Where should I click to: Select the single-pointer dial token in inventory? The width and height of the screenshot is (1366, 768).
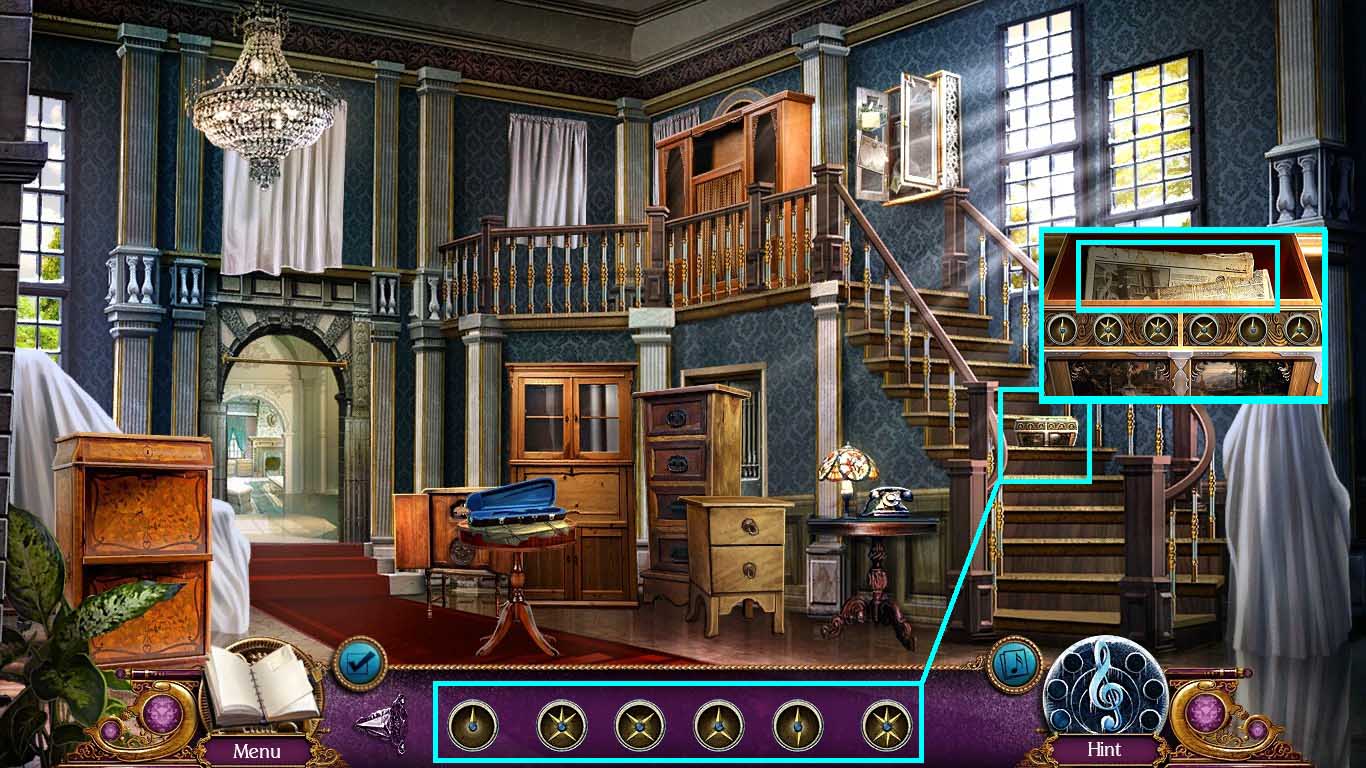pos(473,725)
